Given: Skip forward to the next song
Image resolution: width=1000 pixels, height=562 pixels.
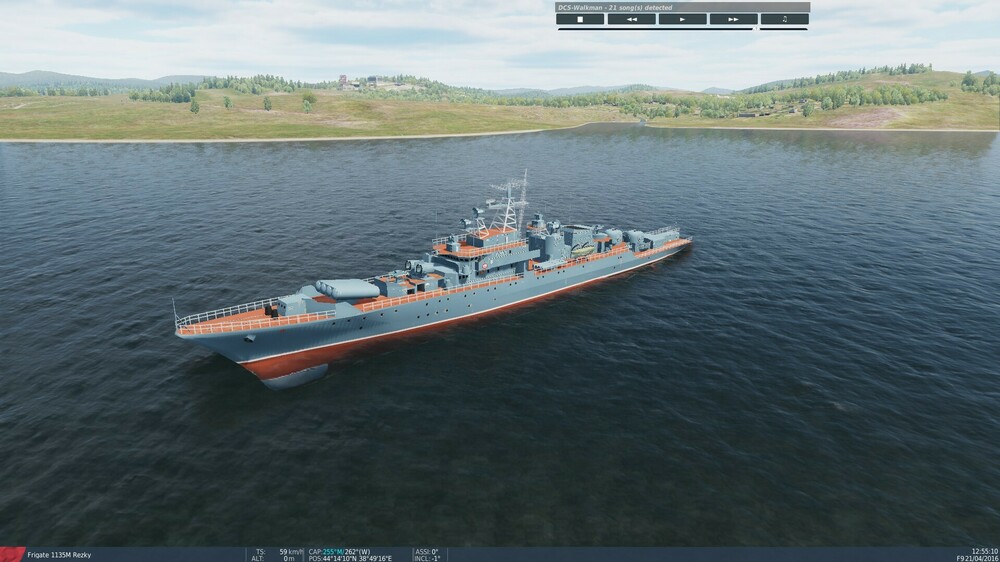Looking at the screenshot, I should click(734, 19).
